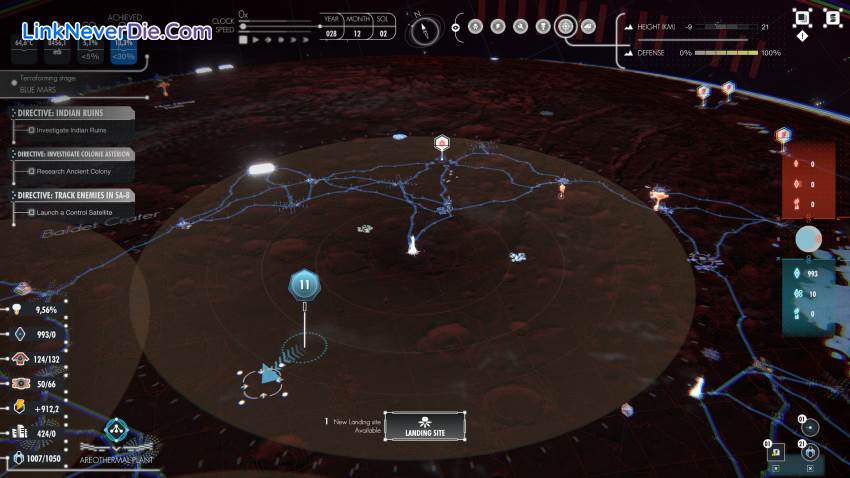Open the Directive: Indian Ruins entry
This screenshot has height=478, width=850.
[x=72, y=113]
